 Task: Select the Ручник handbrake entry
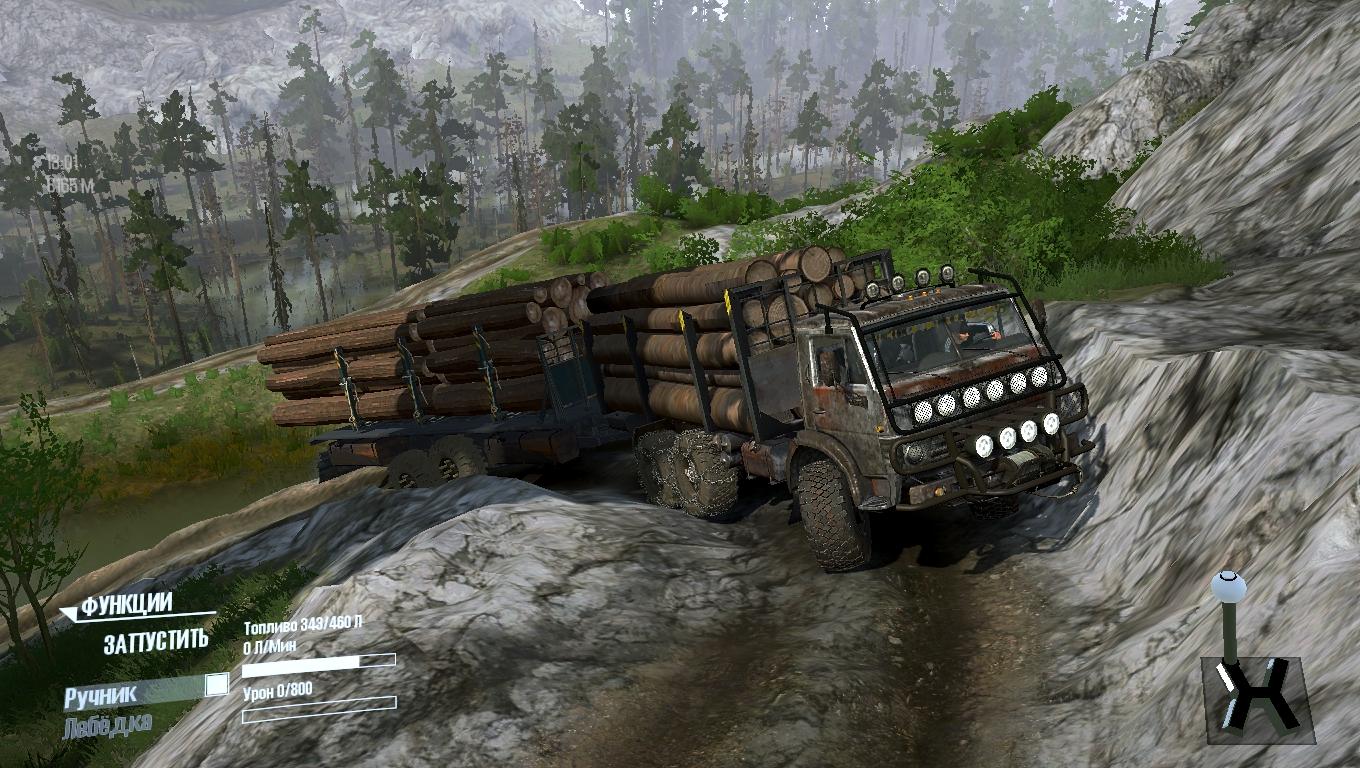[101, 694]
